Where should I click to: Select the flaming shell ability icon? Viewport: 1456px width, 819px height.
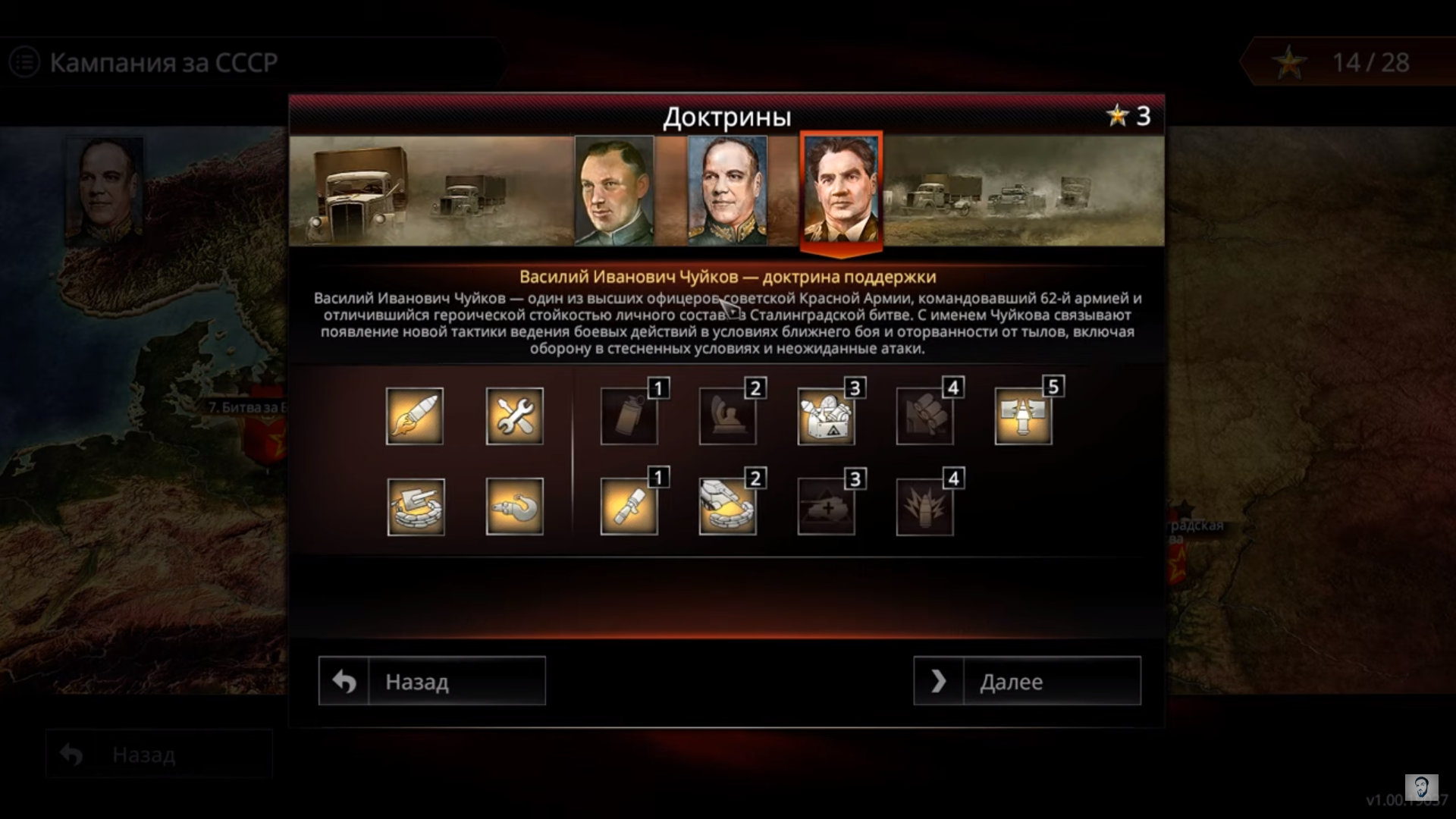click(x=415, y=416)
